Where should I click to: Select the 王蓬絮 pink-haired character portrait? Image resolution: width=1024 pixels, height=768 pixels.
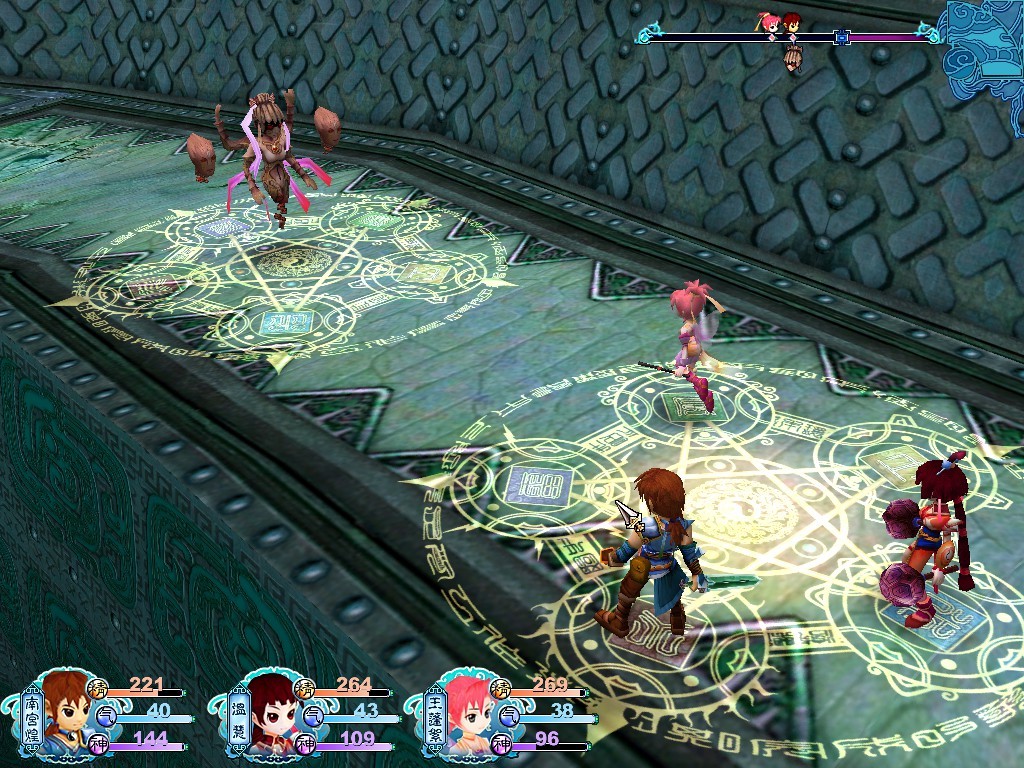(465, 714)
